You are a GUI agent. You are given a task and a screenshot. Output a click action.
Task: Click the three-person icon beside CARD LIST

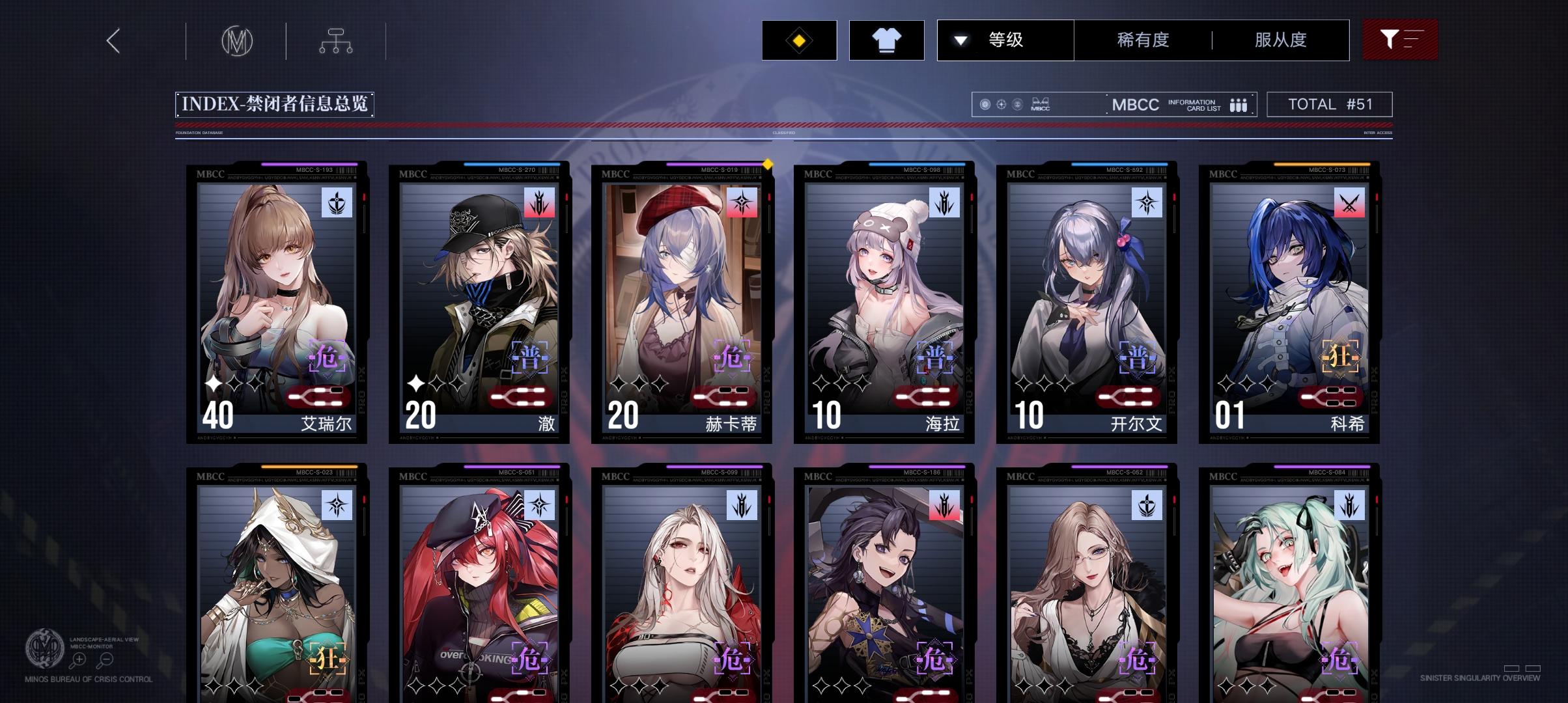1239,104
